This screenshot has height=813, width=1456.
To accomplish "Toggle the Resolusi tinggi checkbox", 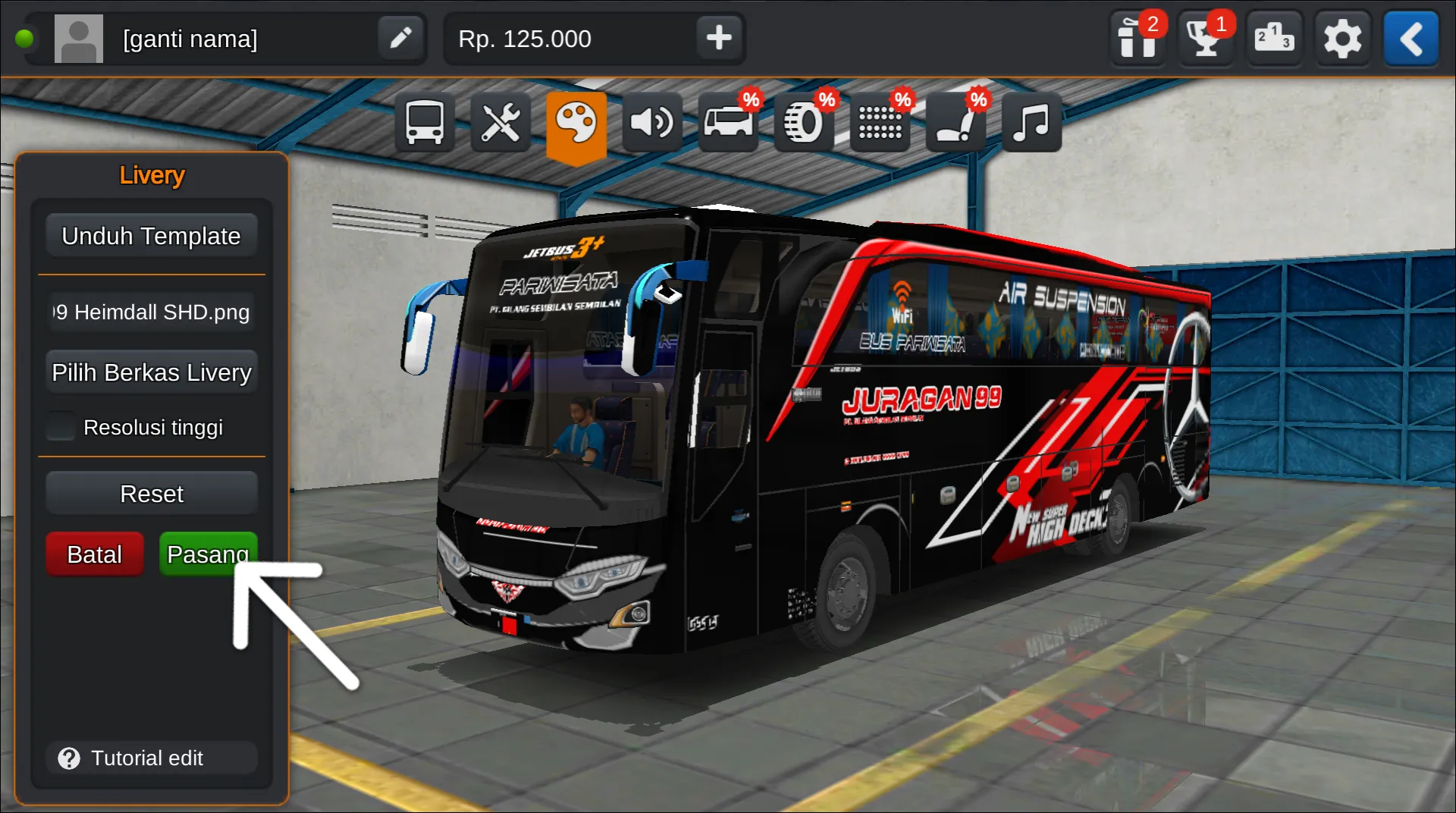I will pyautogui.click(x=61, y=427).
